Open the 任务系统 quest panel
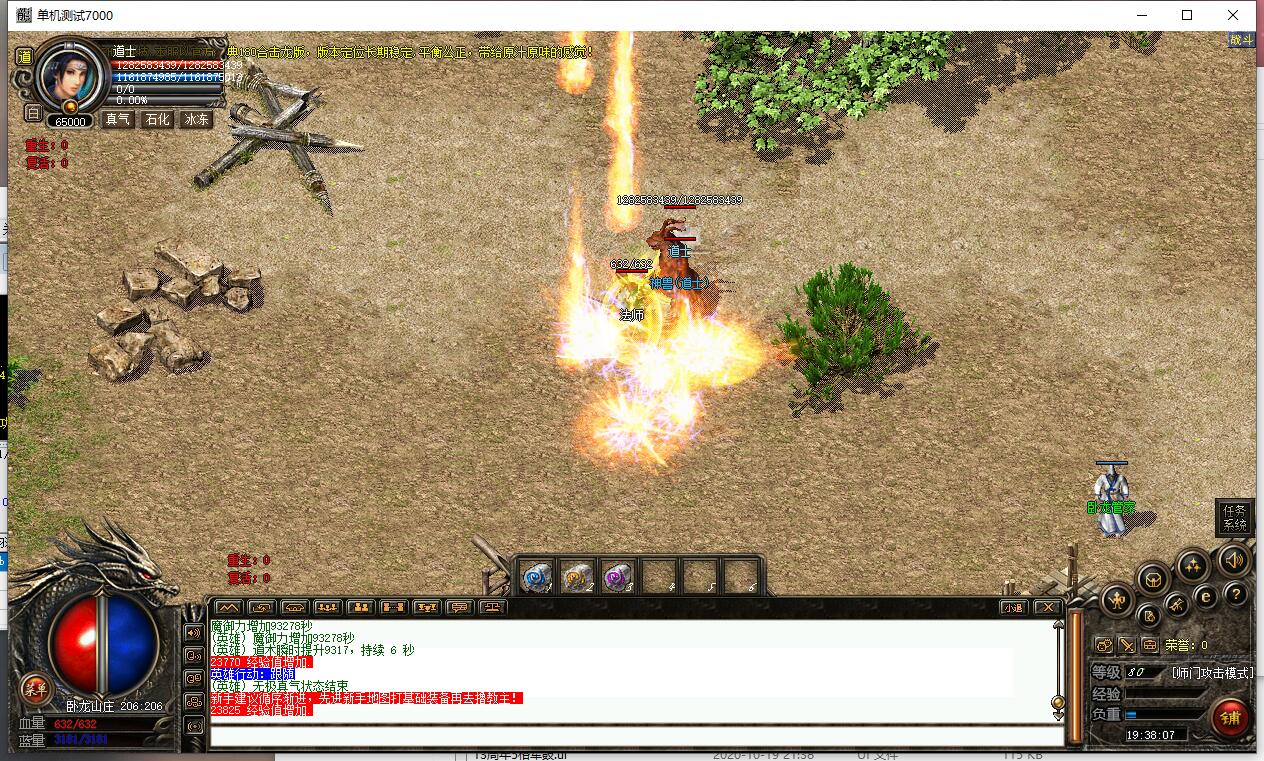1264x761 pixels. (x=1235, y=517)
